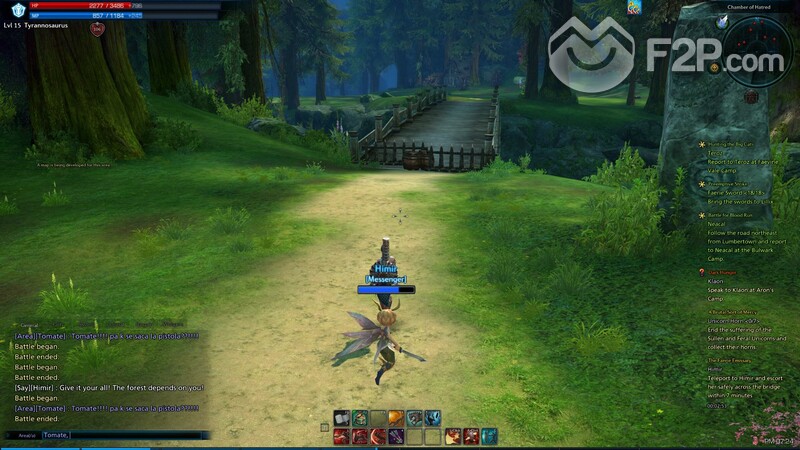Image resolution: width=800 pixels, height=450 pixels.
Task: Click the orange round button beside minimap
Action: click(715, 67)
